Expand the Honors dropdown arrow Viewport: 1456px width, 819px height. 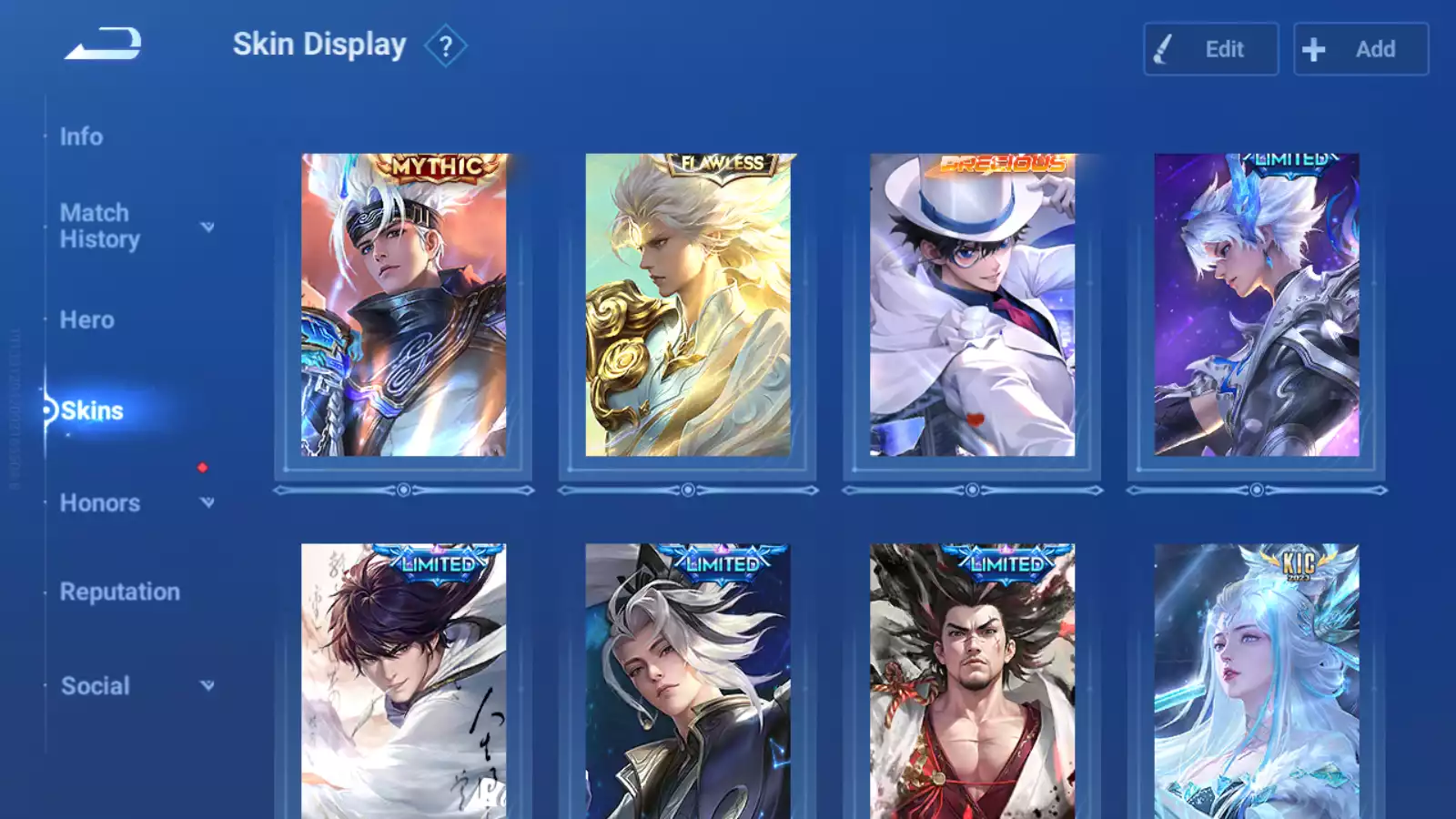pyautogui.click(x=207, y=502)
